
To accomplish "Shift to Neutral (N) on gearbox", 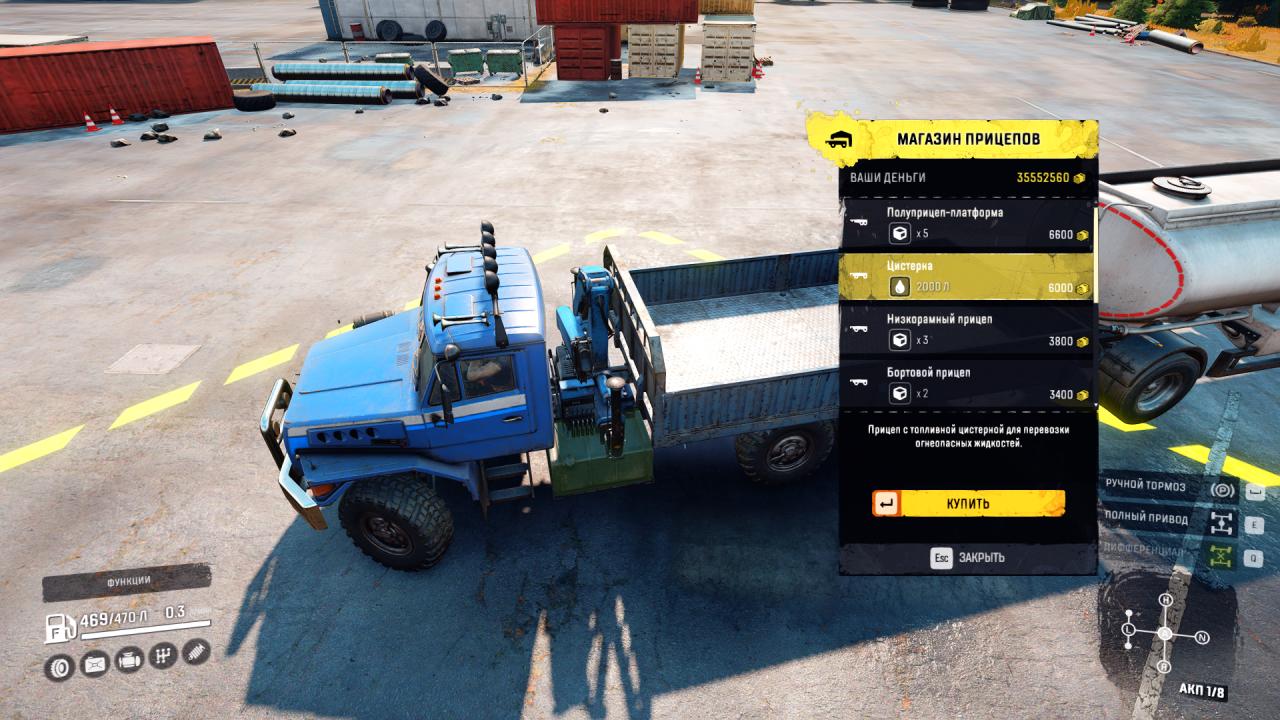I will (1203, 637).
